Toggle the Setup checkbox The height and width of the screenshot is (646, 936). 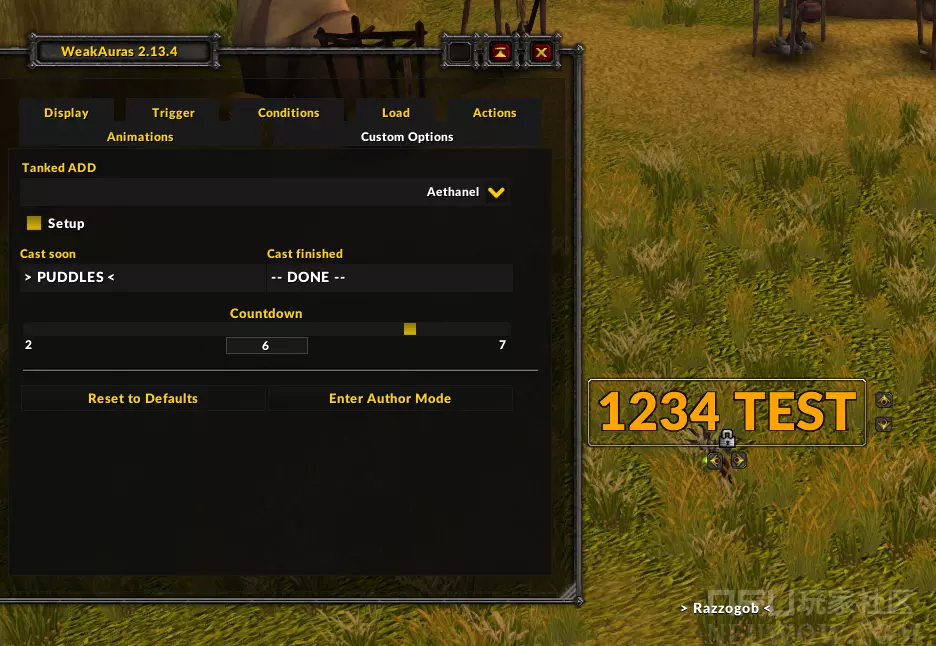tap(34, 223)
